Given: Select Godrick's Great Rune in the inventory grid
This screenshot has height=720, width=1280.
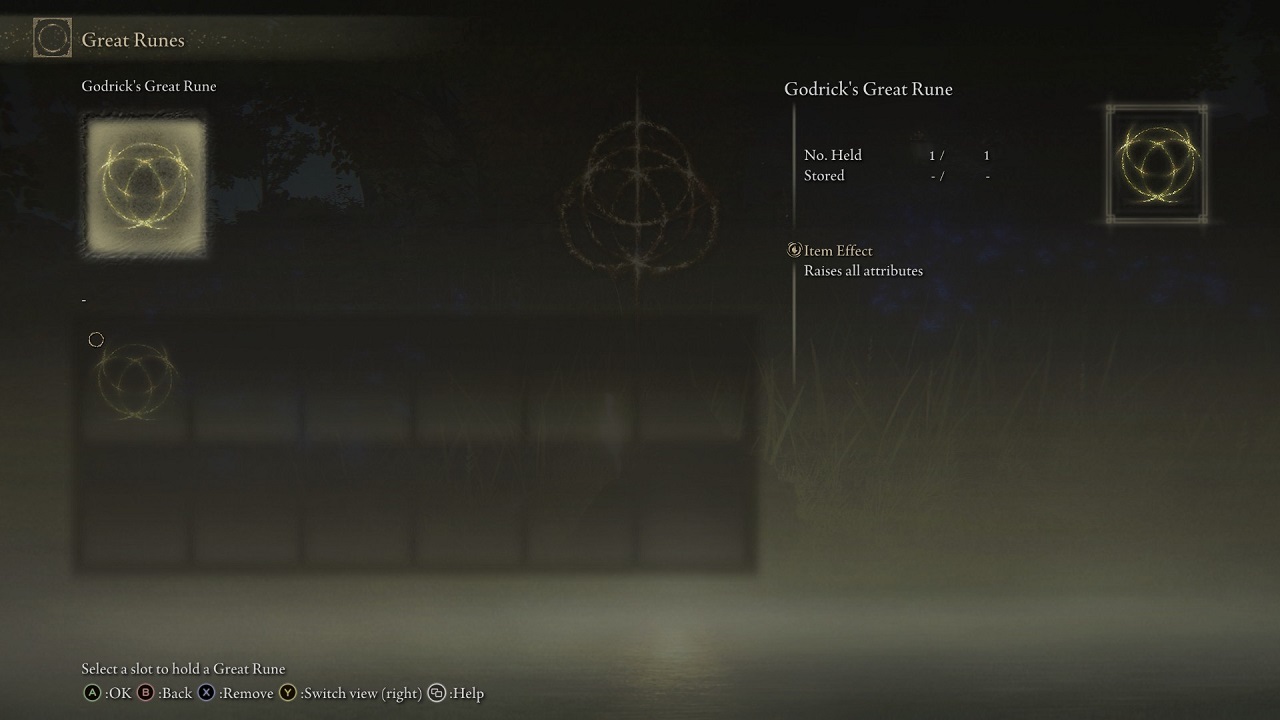Looking at the screenshot, I should tap(134, 381).
